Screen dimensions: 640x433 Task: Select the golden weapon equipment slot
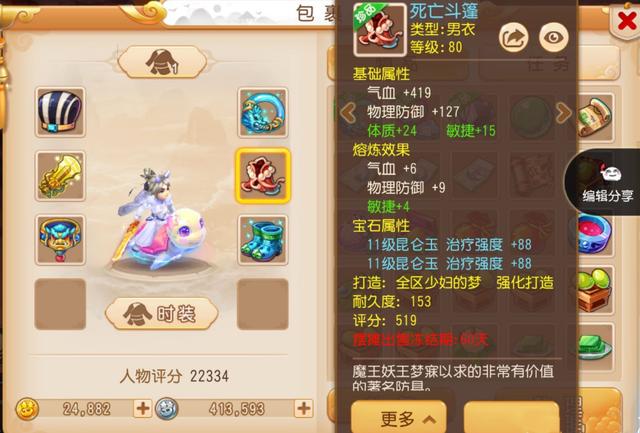coord(59,175)
